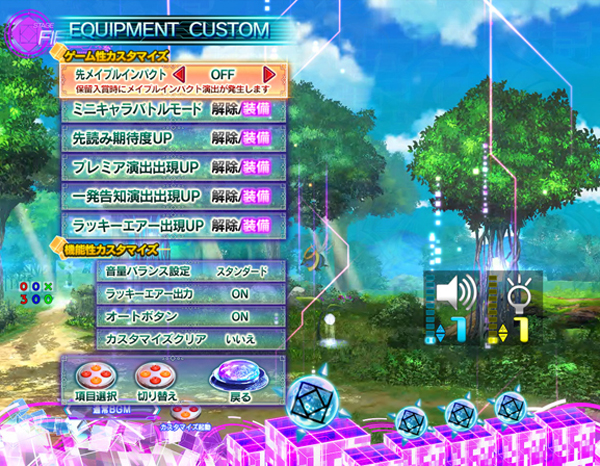Equip プレミア演出出現UP with 装備
600x466 pixels.
257,166
